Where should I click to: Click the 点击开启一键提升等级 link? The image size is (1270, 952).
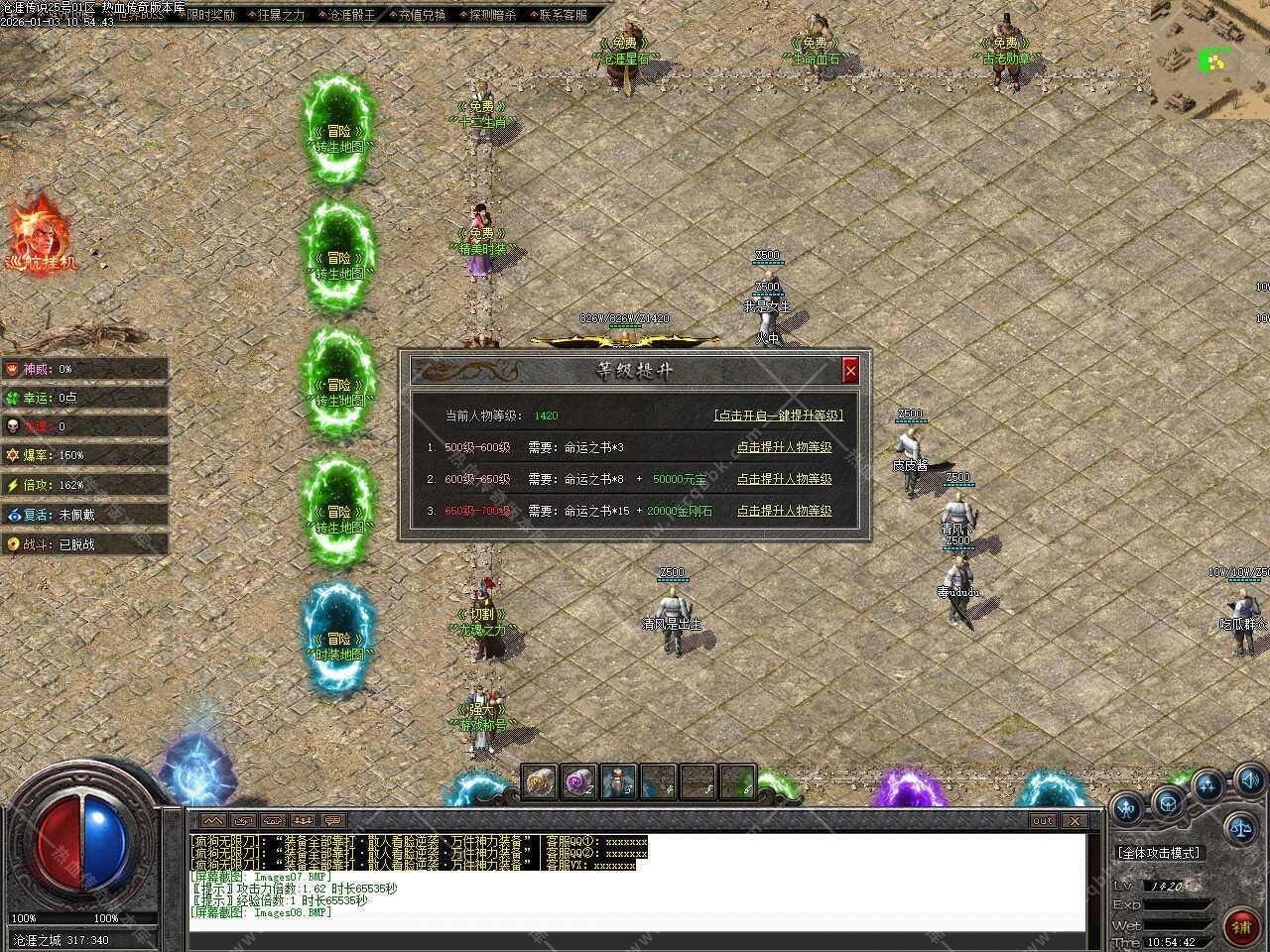(x=778, y=416)
